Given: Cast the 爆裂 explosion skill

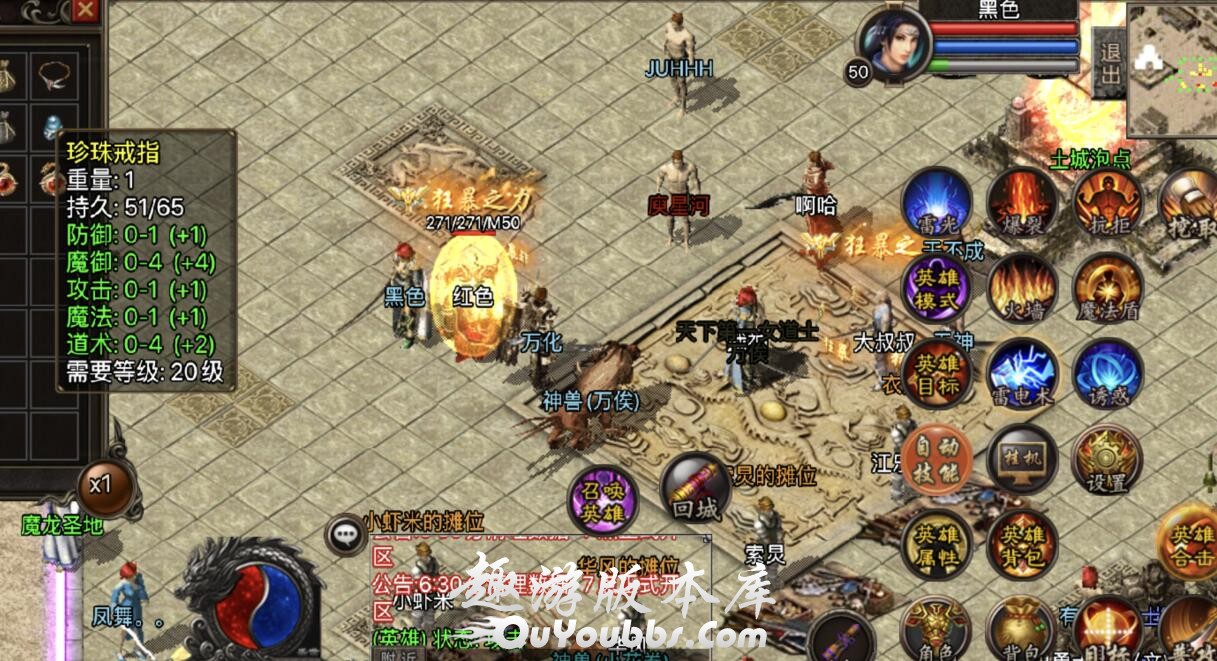Looking at the screenshot, I should coord(1022,203).
